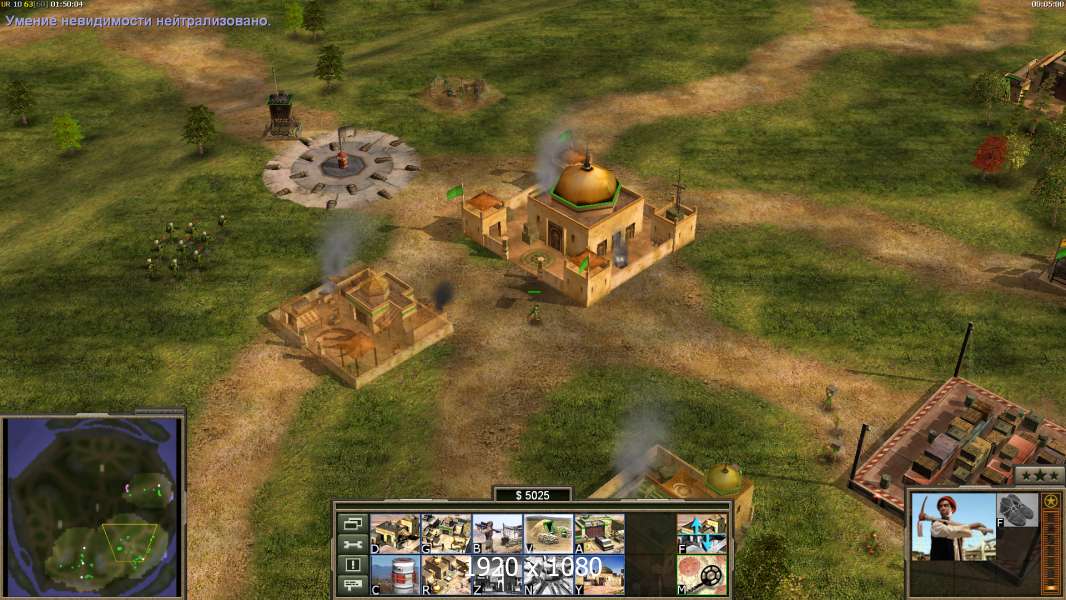
Task: Click the exclamation mark sidebar button
Action: (x=351, y=565)
